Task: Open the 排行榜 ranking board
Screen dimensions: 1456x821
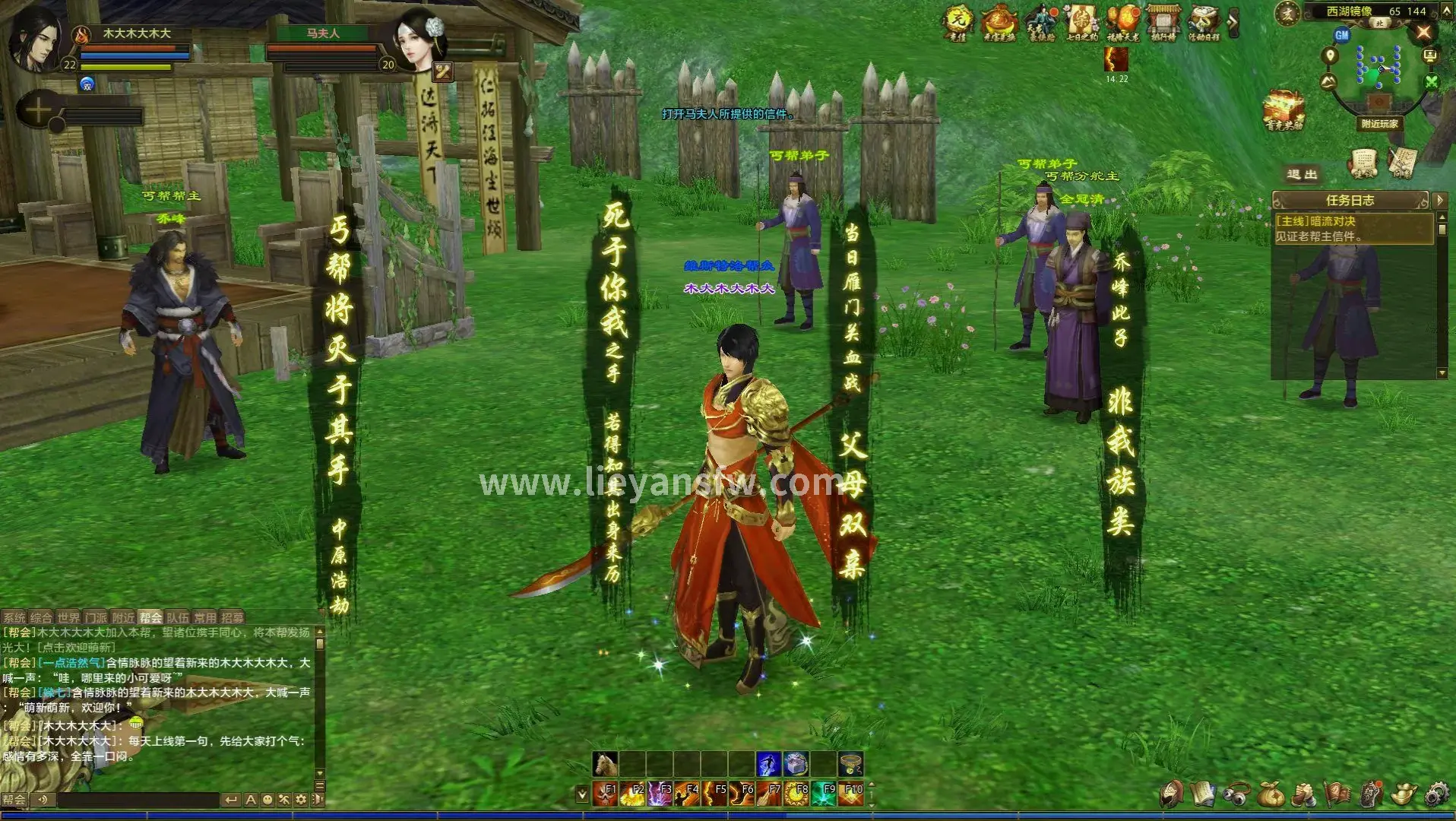Action: (1163, 21)
